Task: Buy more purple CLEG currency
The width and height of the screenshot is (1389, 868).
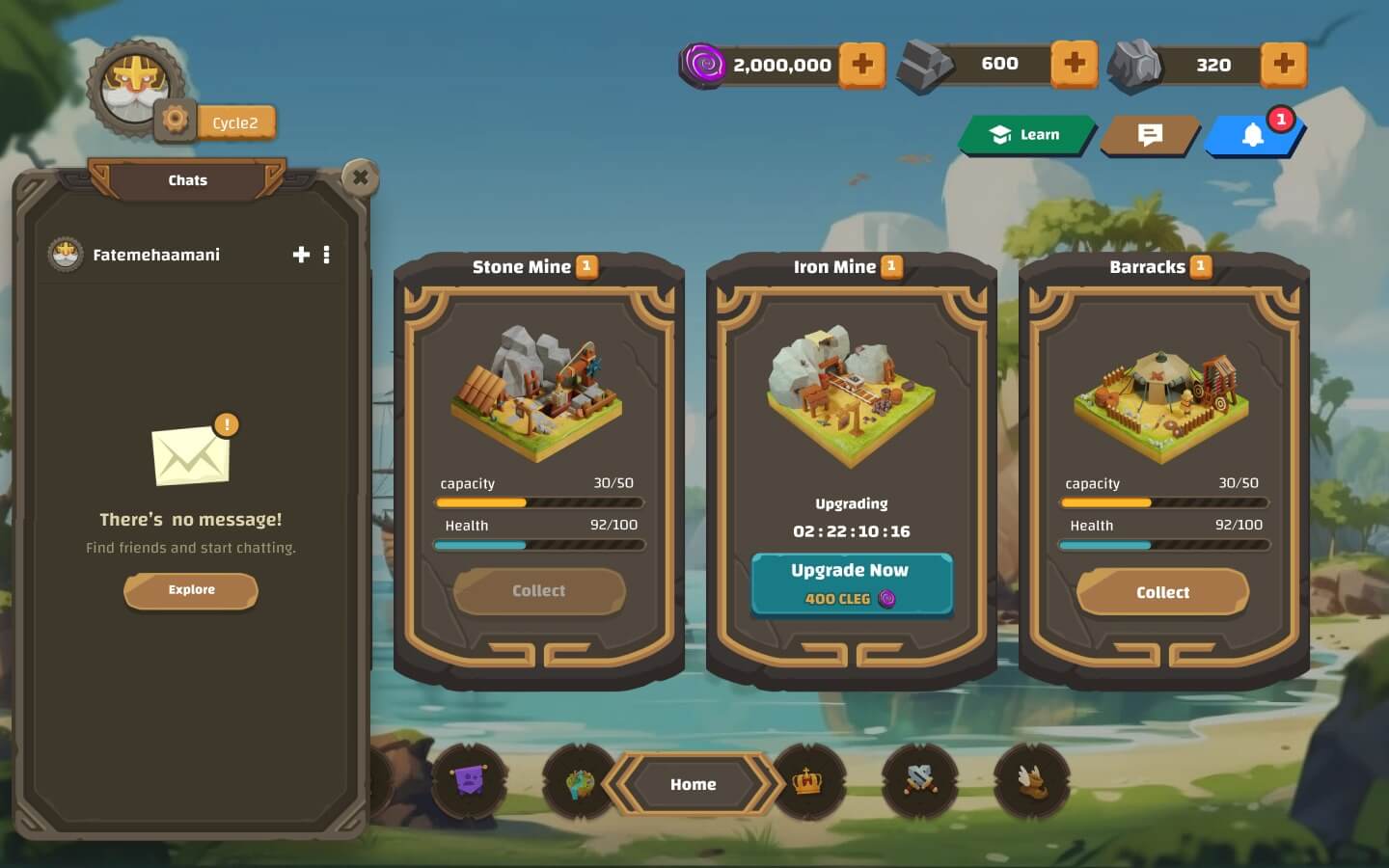Action: pyautogui.click(x=861, y=65)
